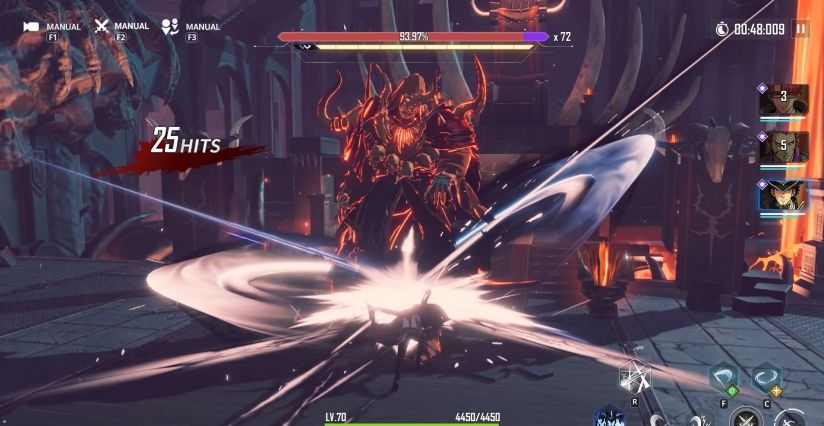Toggle crossed-swords auto-combat mode
Image resolution: width=824 pixels, height=426 pixels.
pos(101,27)
